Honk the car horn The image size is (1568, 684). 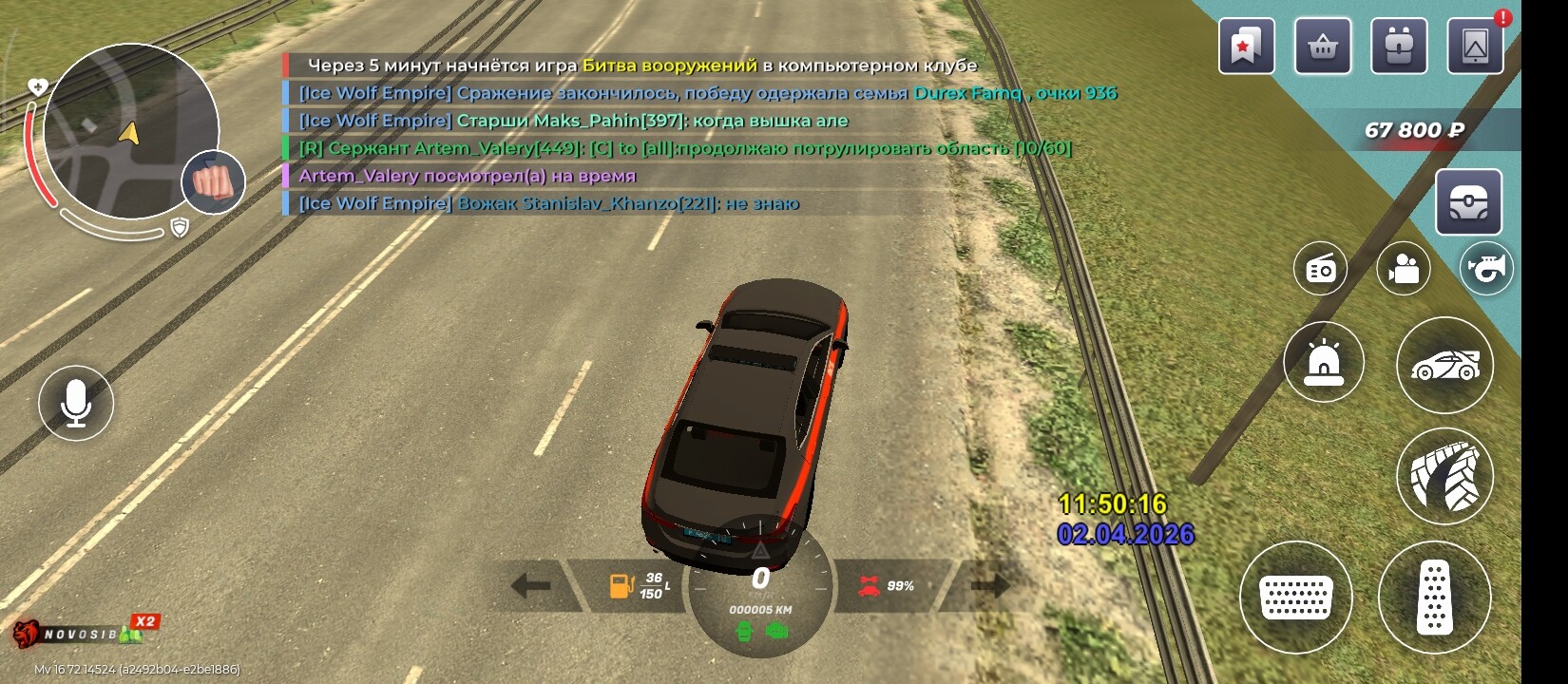click(1486, 269)
